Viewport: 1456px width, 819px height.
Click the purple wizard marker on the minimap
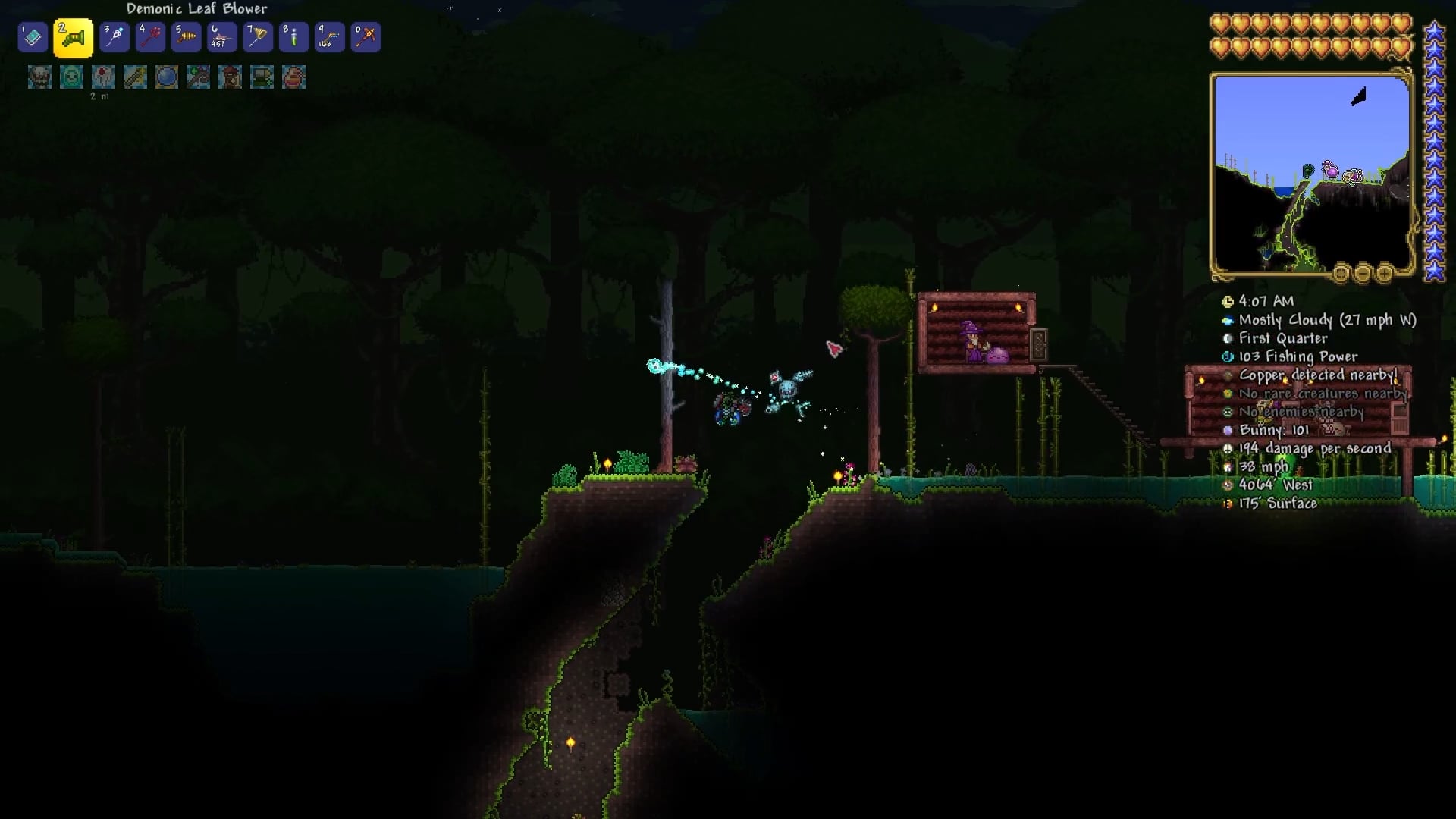click(x=1331, y=170)
